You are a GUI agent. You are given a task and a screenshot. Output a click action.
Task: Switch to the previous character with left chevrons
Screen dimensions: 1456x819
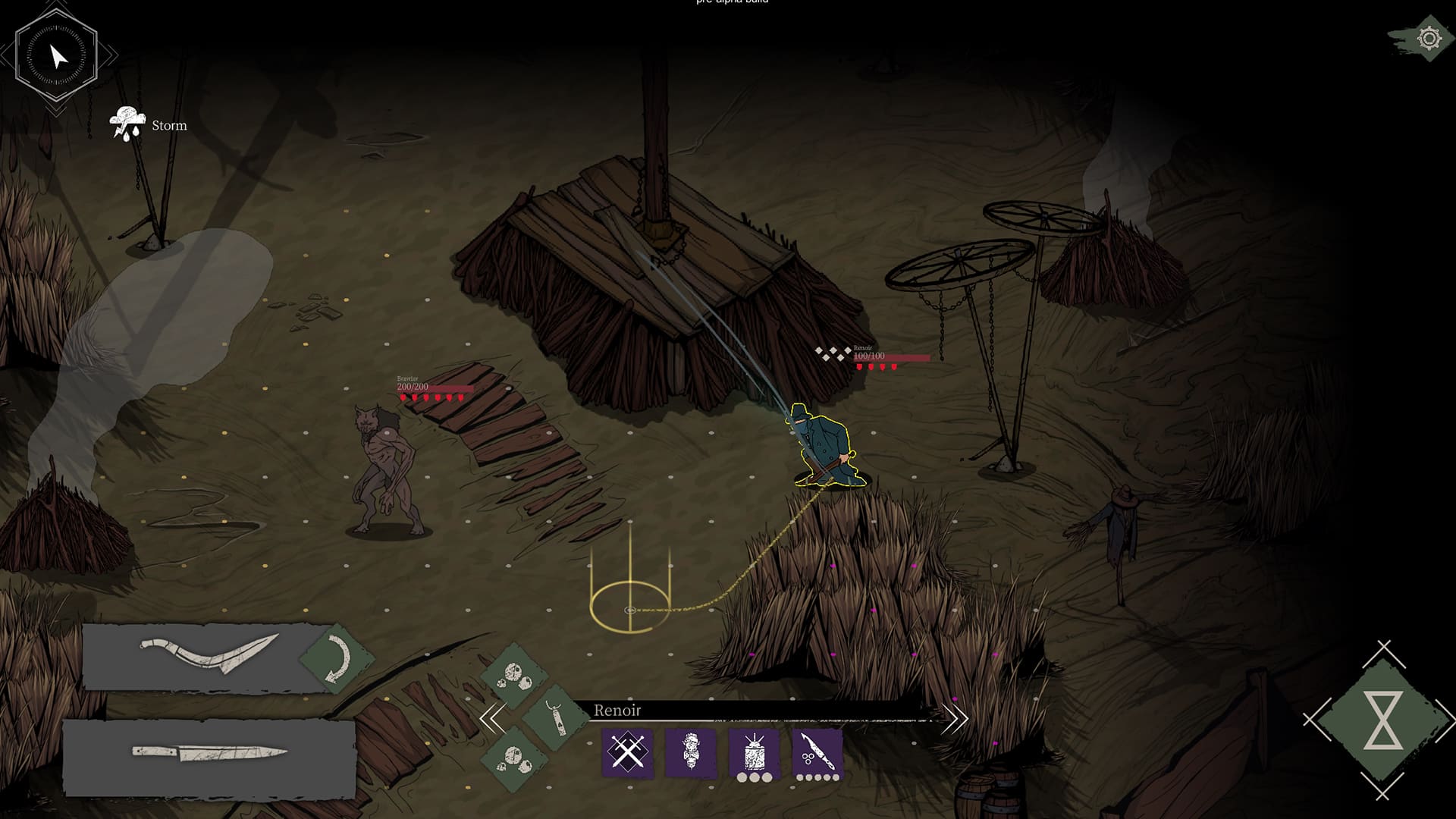point(492,717)
